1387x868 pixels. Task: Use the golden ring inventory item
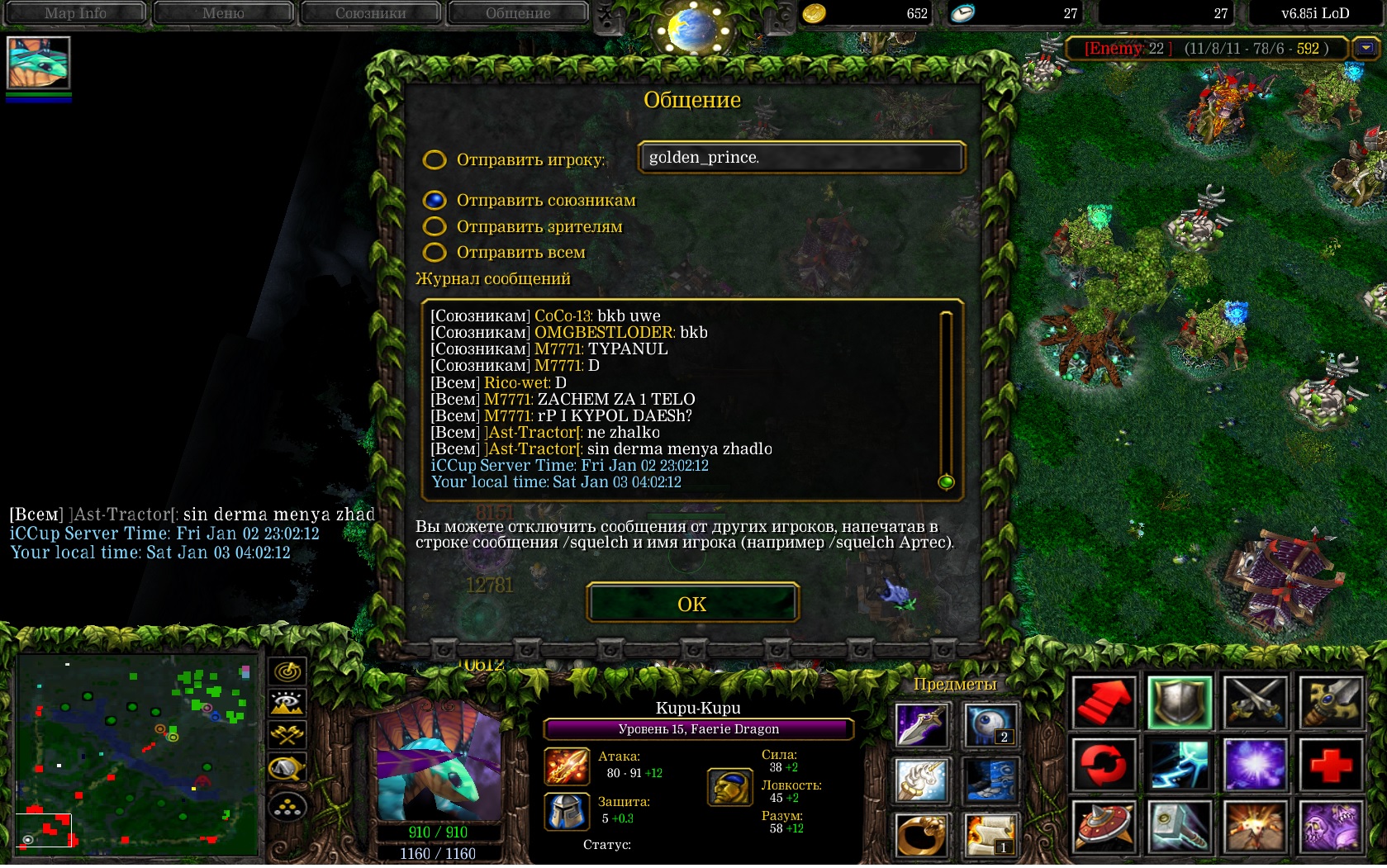pyautogui.click(x=921, y=834)
